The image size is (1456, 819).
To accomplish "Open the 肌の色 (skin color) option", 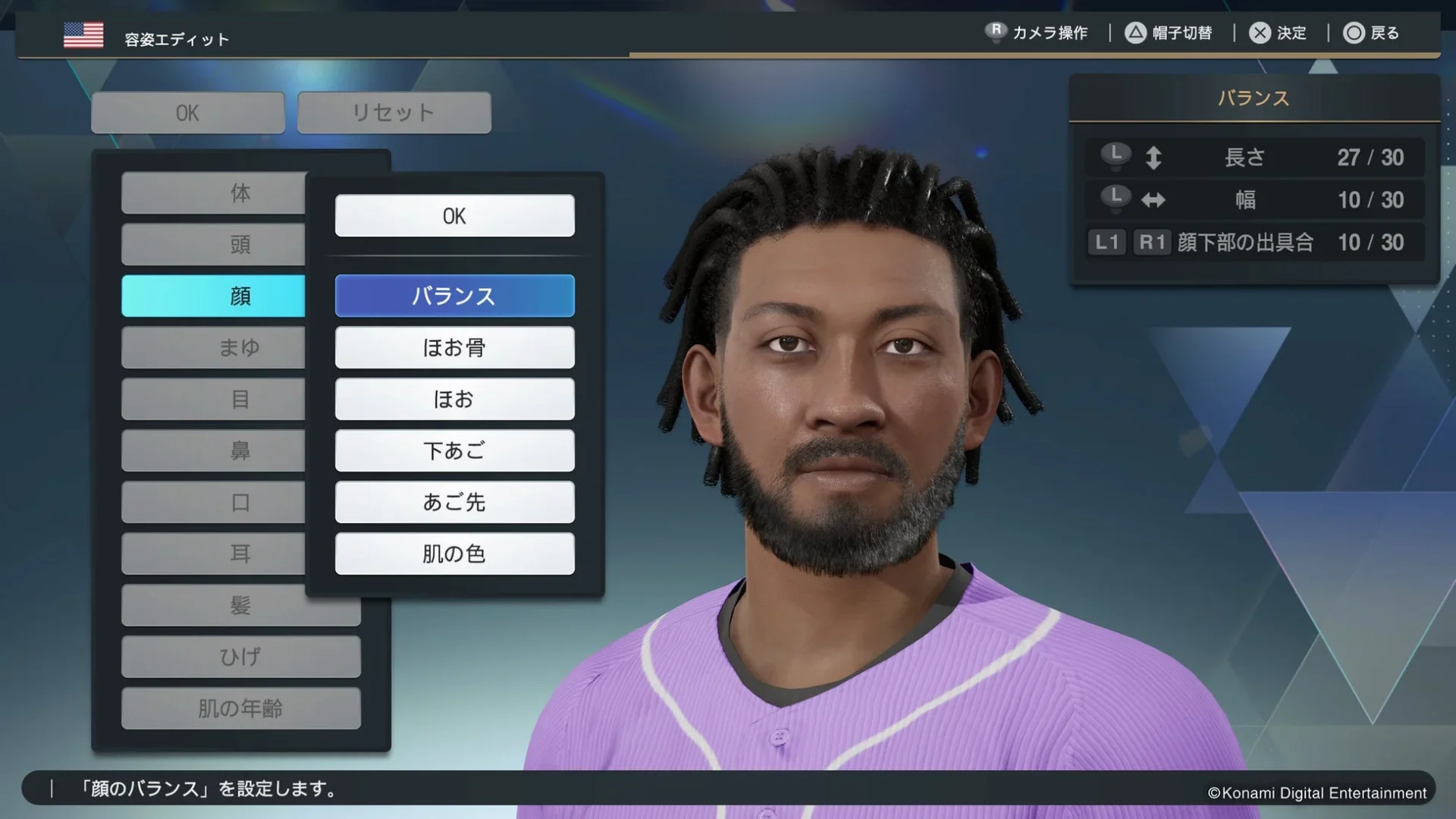I will pyautogui.click(x=454, y=554).
